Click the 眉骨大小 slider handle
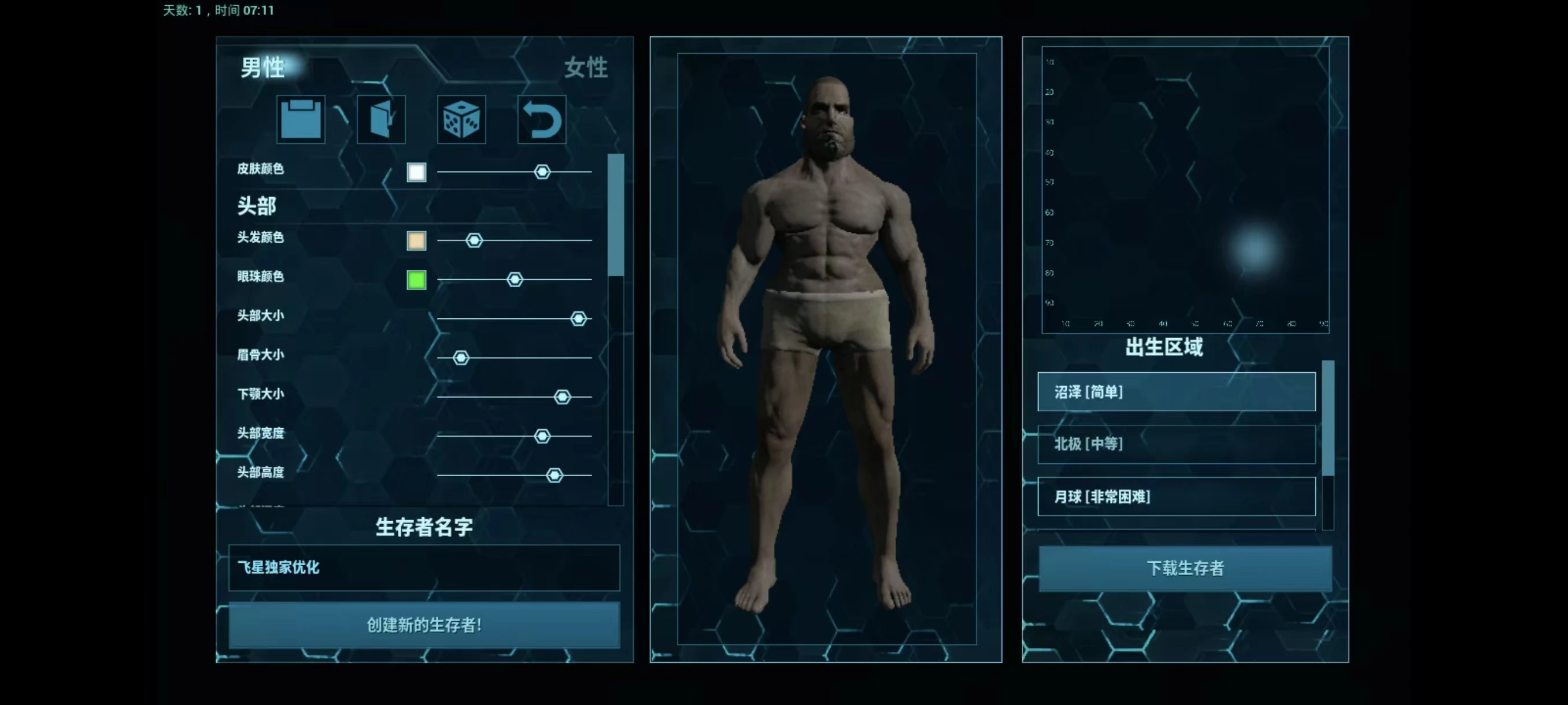The image size is (1568, 705). (x=461, y=358)
